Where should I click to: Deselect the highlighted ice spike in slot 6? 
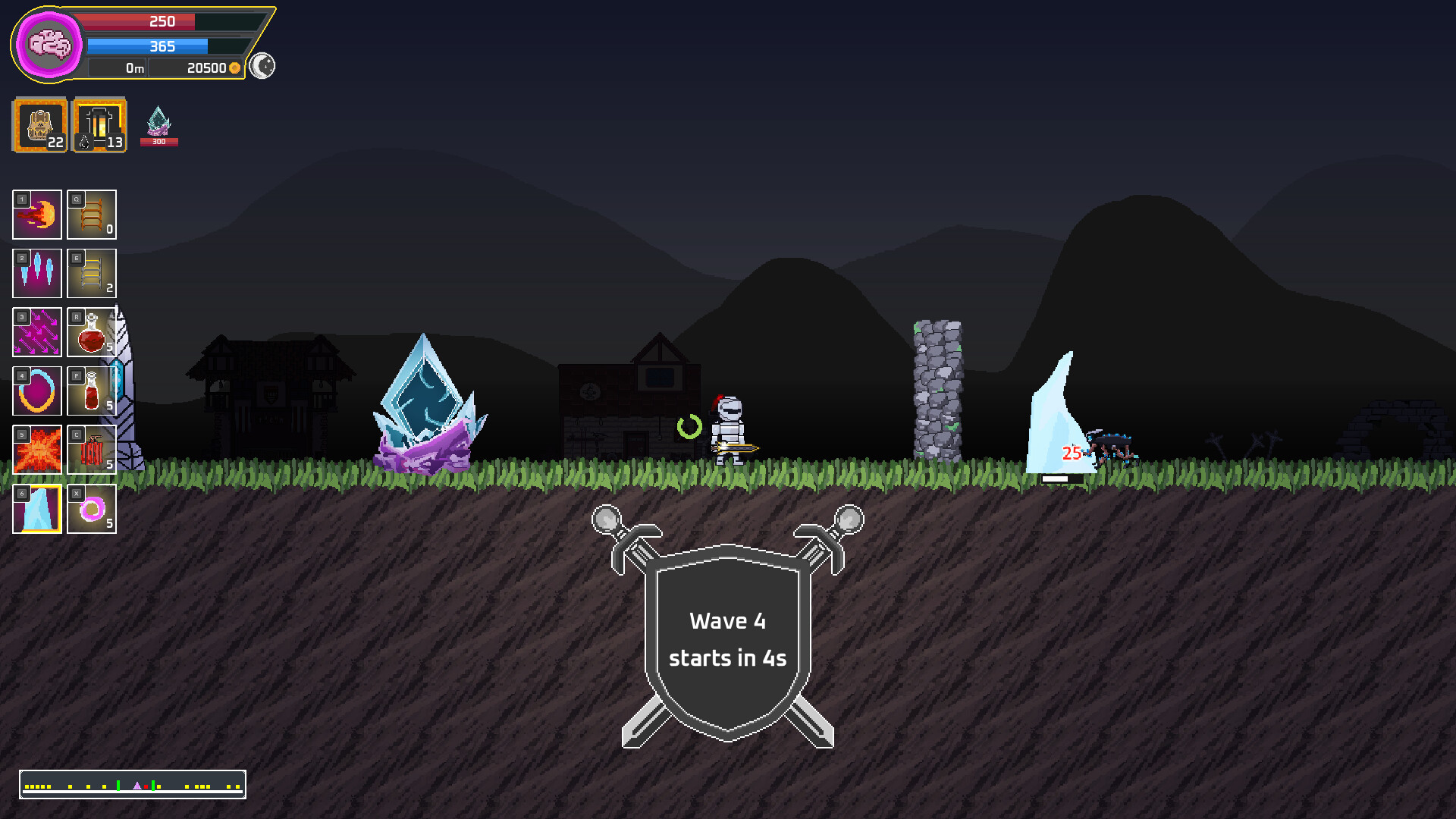(x=36, y=509)
